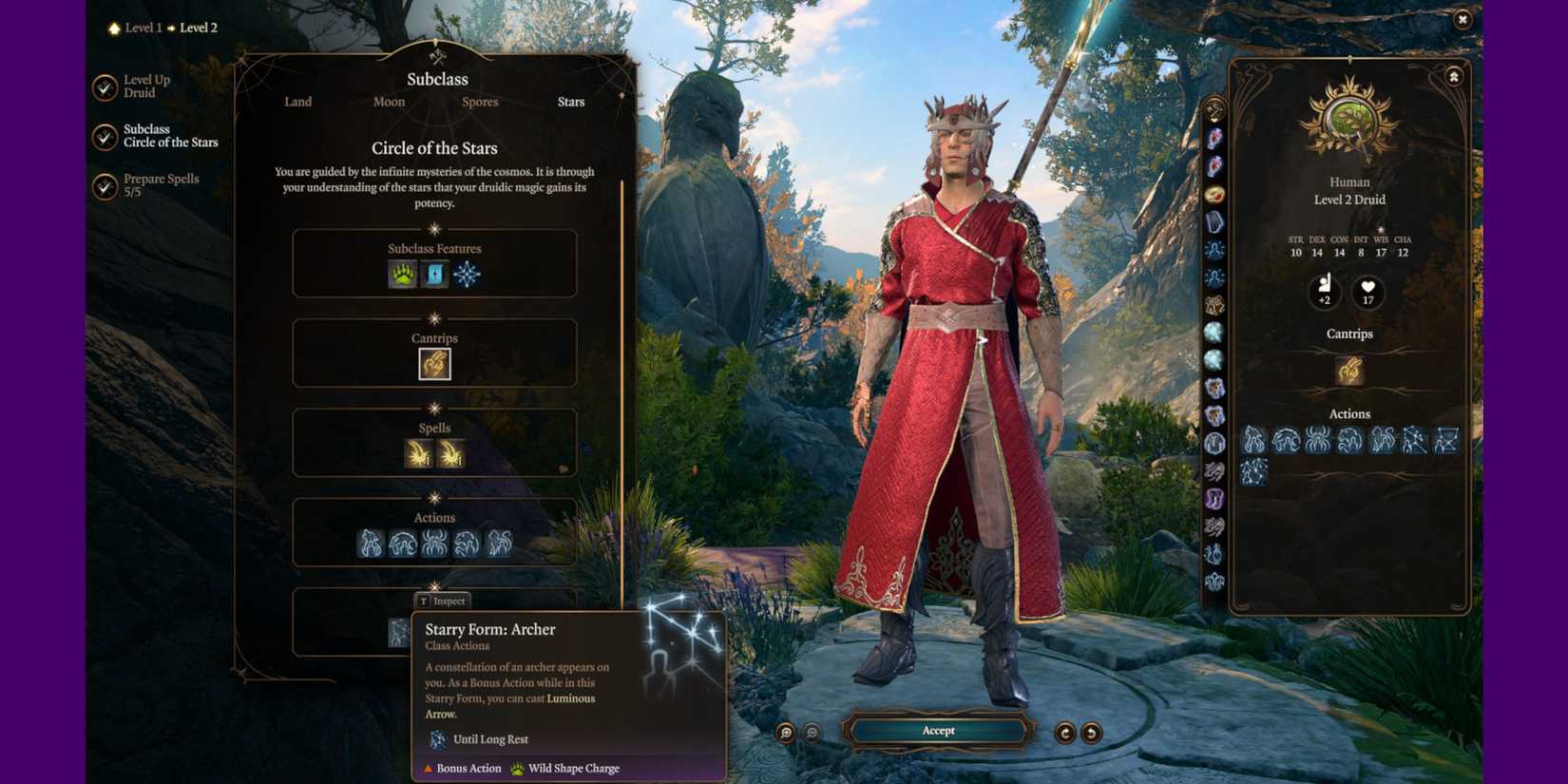This screenshot has height=784, width=1568.
Task: Zoom out on the character preview
Action: pyautogui.click(x=812, y=733)
